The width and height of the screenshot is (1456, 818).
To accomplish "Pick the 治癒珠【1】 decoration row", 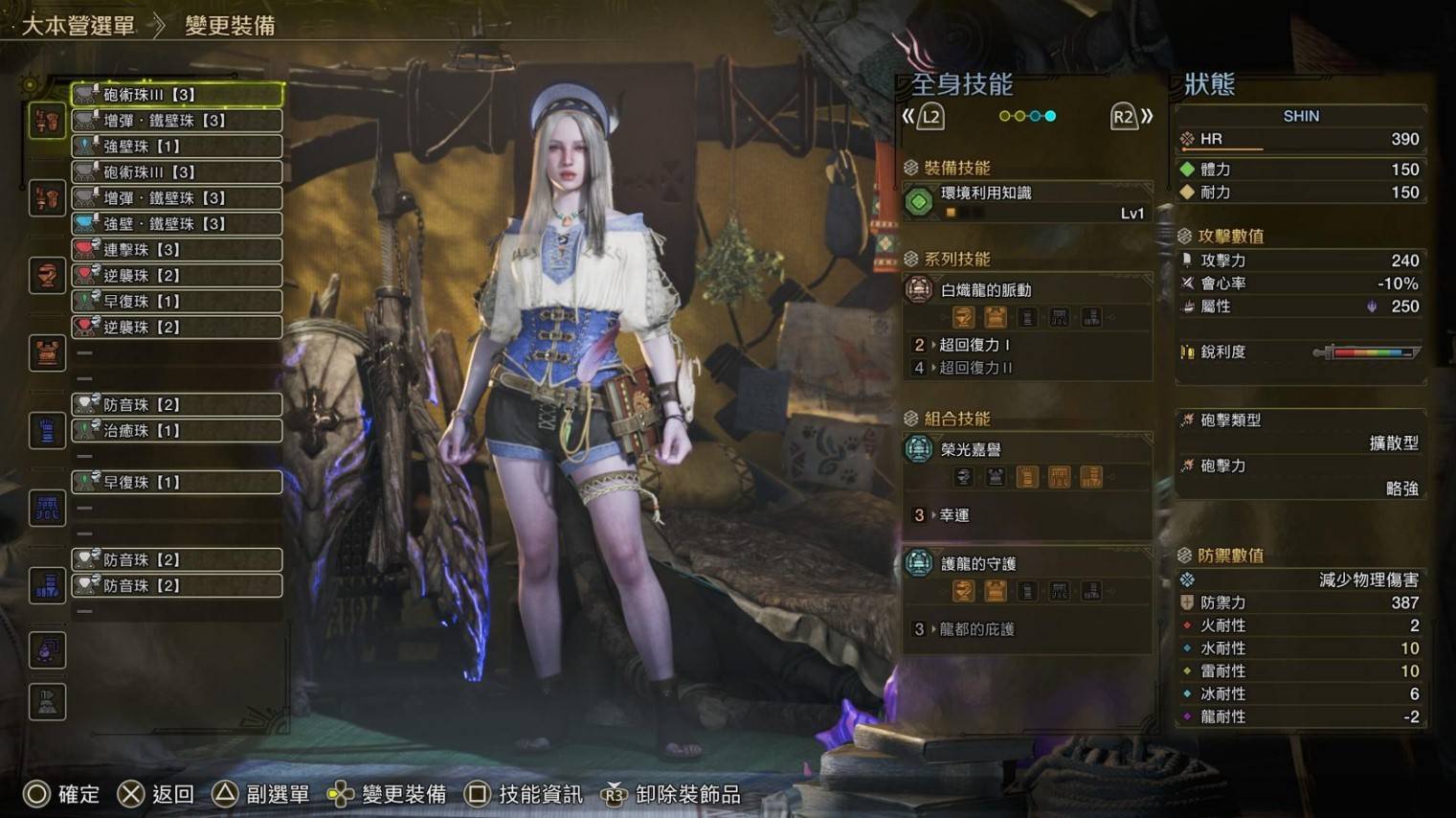I will point(177,431).
